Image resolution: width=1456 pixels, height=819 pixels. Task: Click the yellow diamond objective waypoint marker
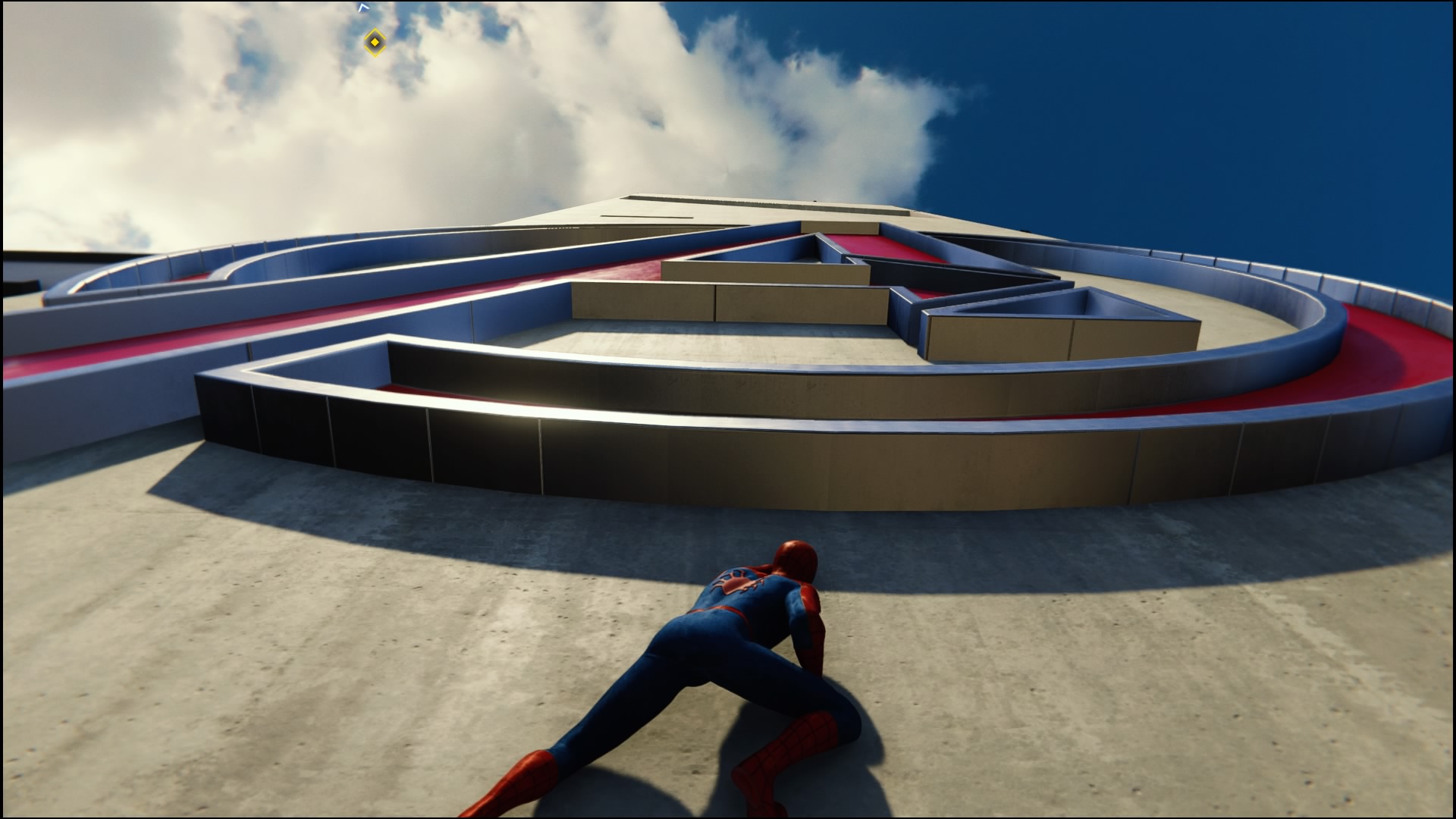(374, 42)
